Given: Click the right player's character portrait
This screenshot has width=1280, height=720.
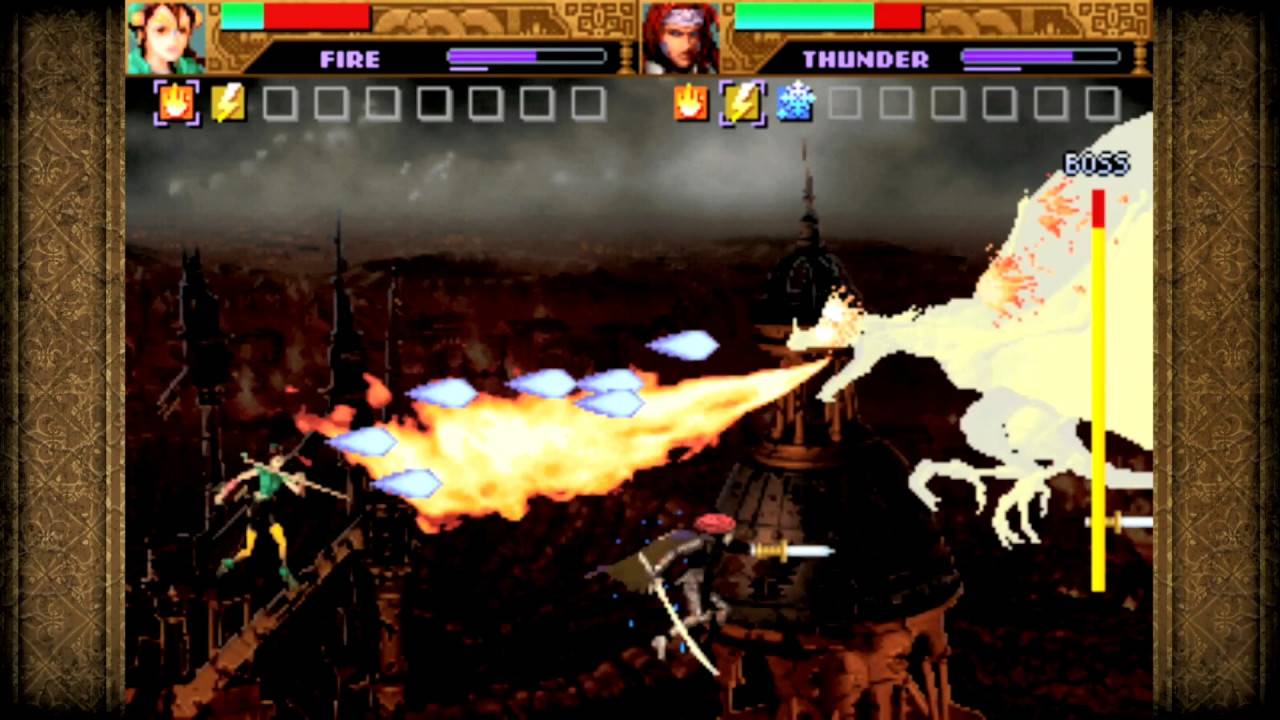Looking at the screenshot, I should click(680, 38).
